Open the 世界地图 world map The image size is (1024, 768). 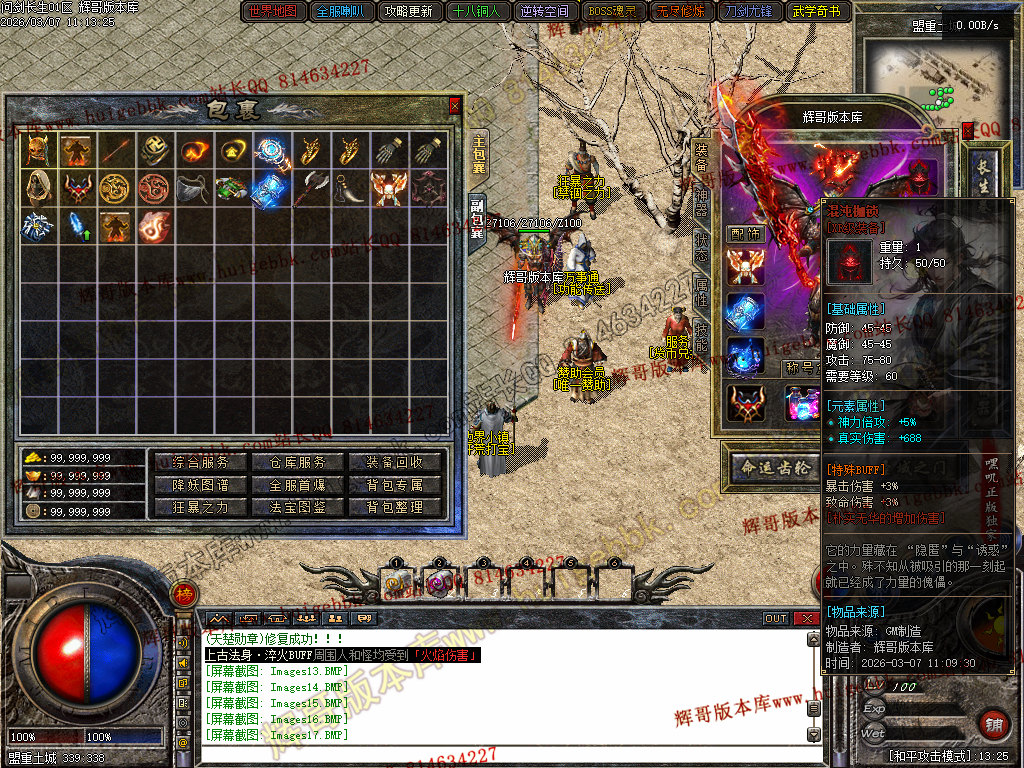coord(273,12)
